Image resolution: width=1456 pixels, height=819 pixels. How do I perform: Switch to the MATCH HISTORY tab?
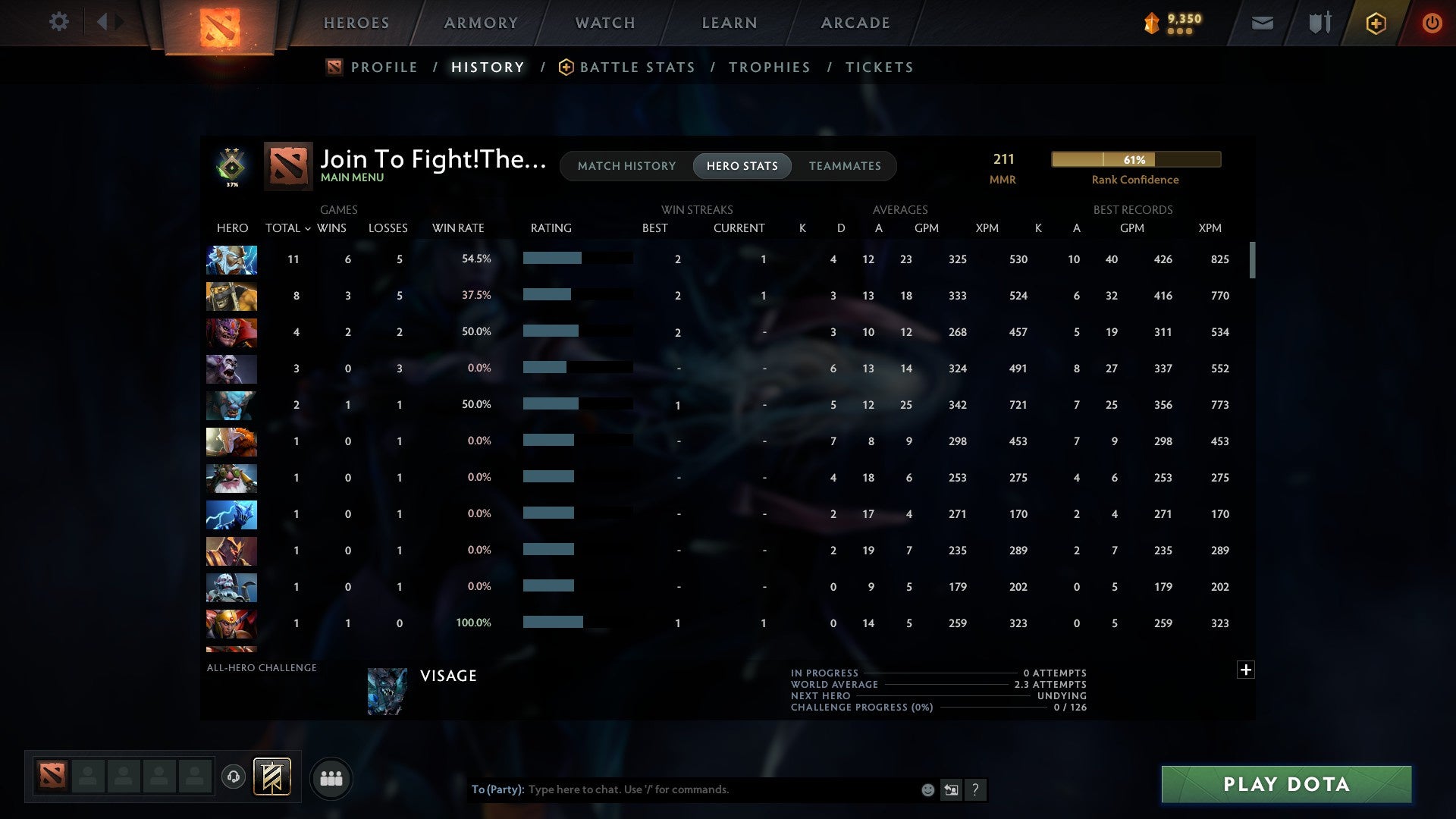pos(626,166)
